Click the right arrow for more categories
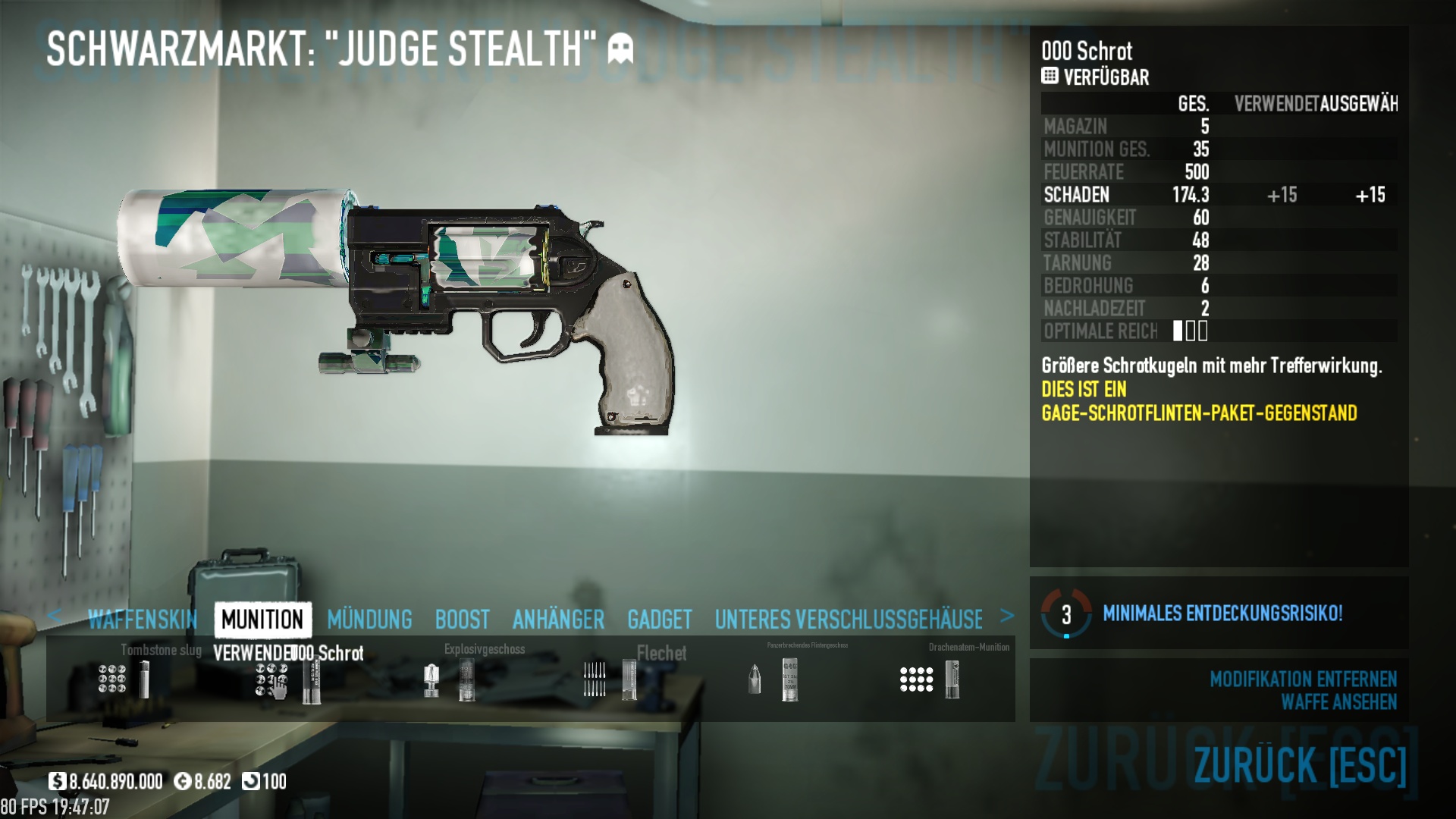Screen dimensions: 1456x819 1007,616
